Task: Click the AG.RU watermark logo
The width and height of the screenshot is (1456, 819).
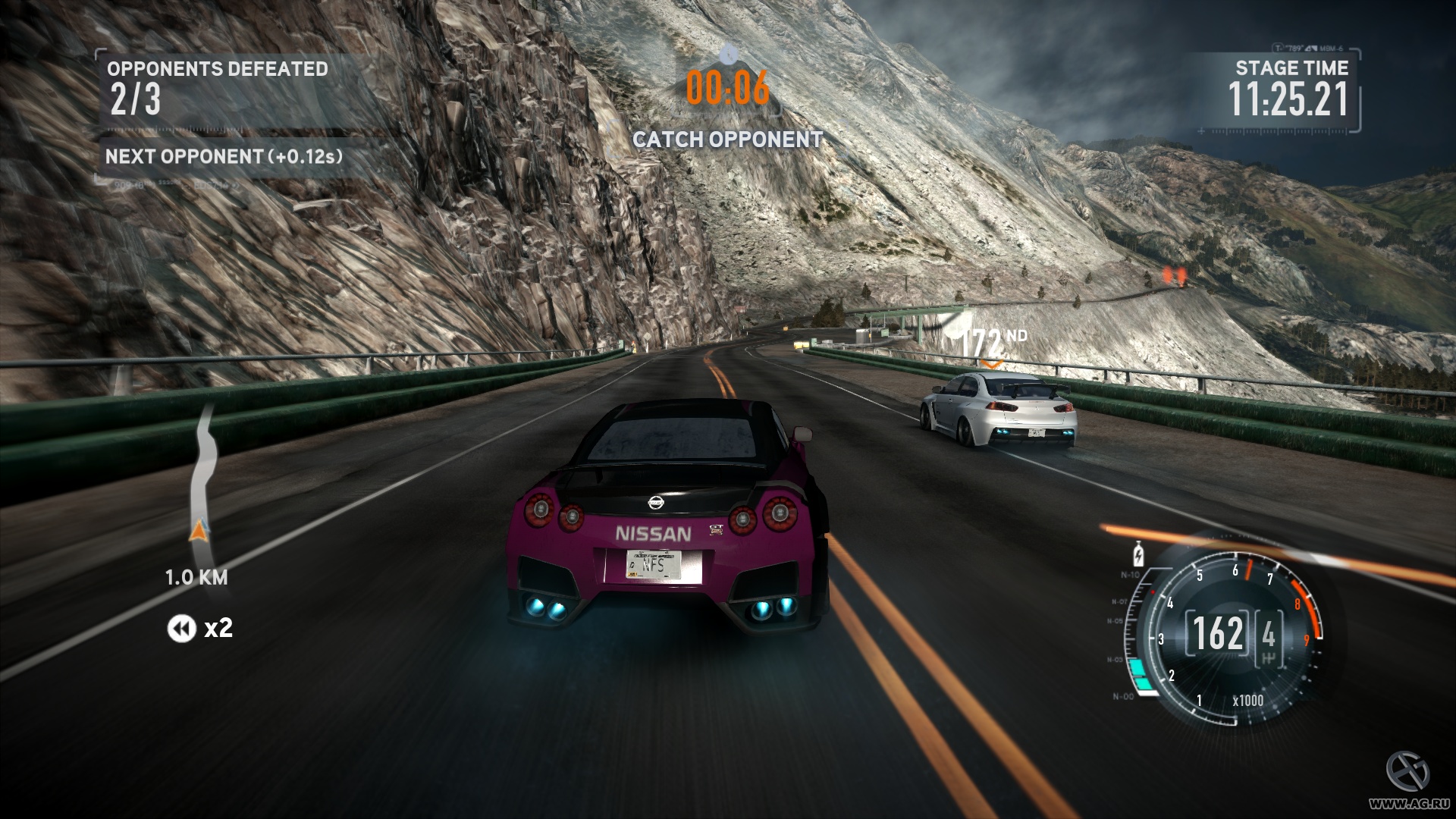Action: tap(1408, 773)
